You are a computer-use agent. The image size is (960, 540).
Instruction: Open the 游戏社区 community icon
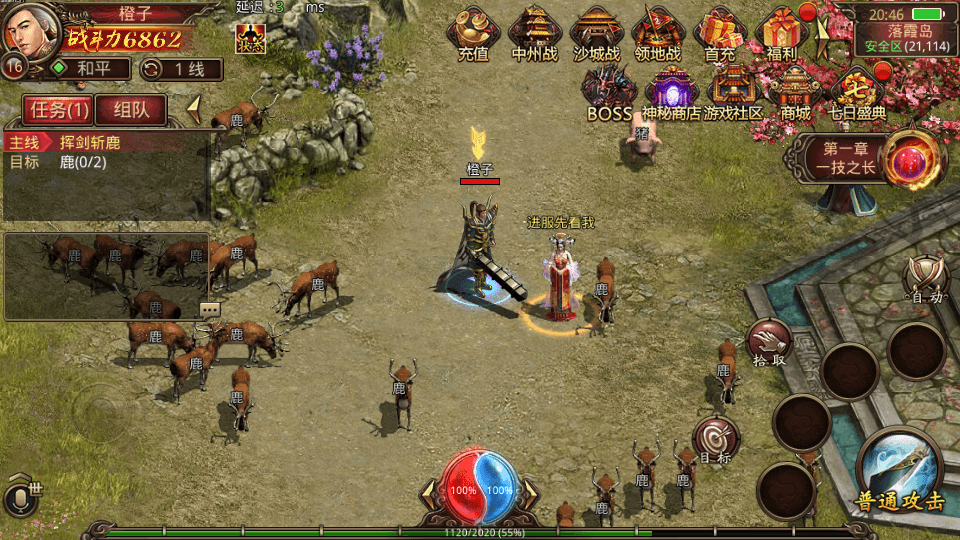[733, 93]
